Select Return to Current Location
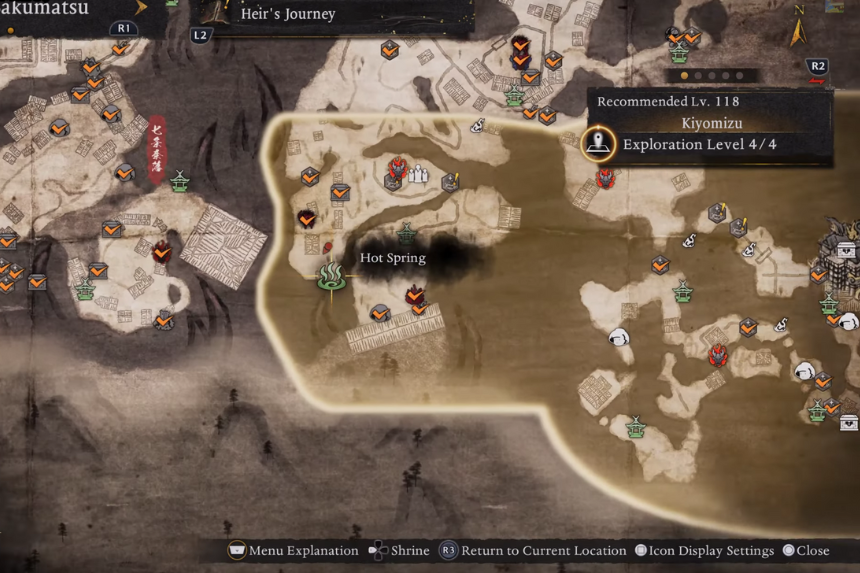860x573 pixels. click(x=531, y=551)
